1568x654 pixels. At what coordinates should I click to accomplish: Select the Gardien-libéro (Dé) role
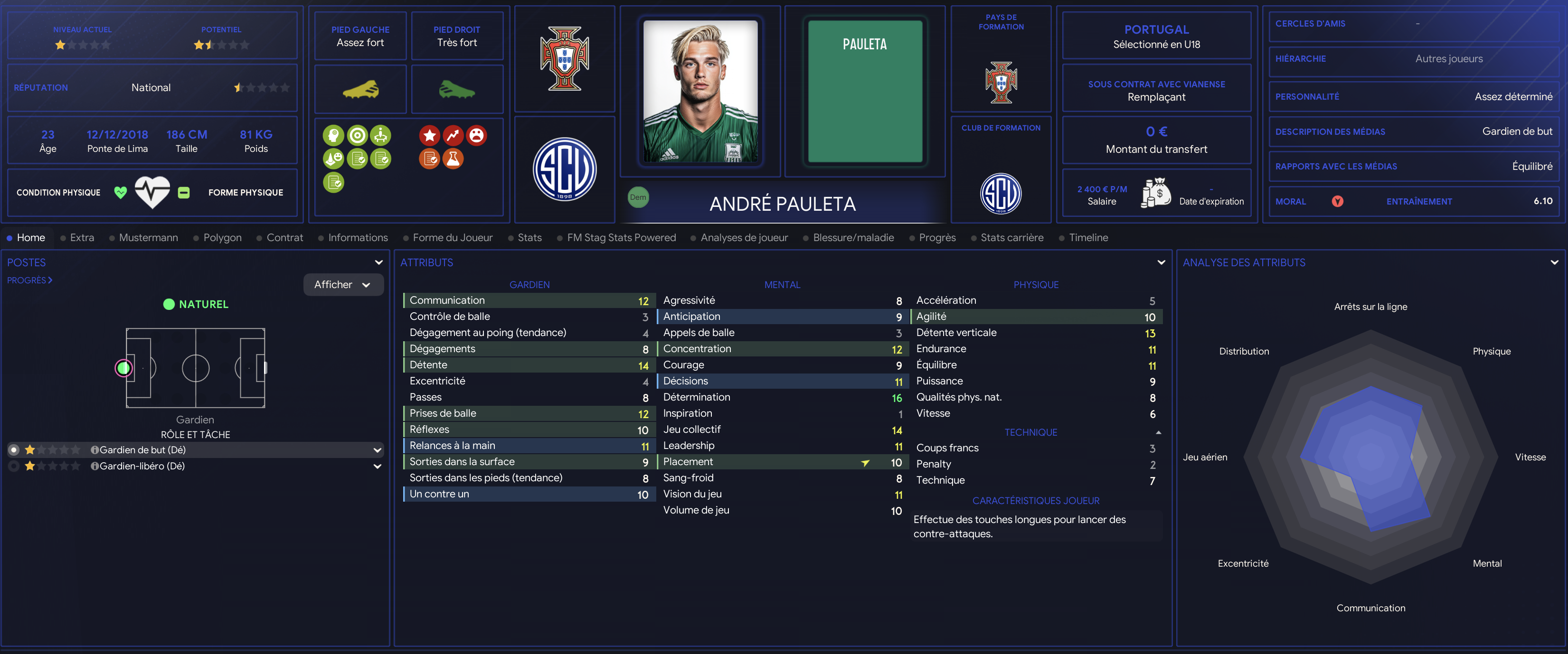click(x=142, y=466)
